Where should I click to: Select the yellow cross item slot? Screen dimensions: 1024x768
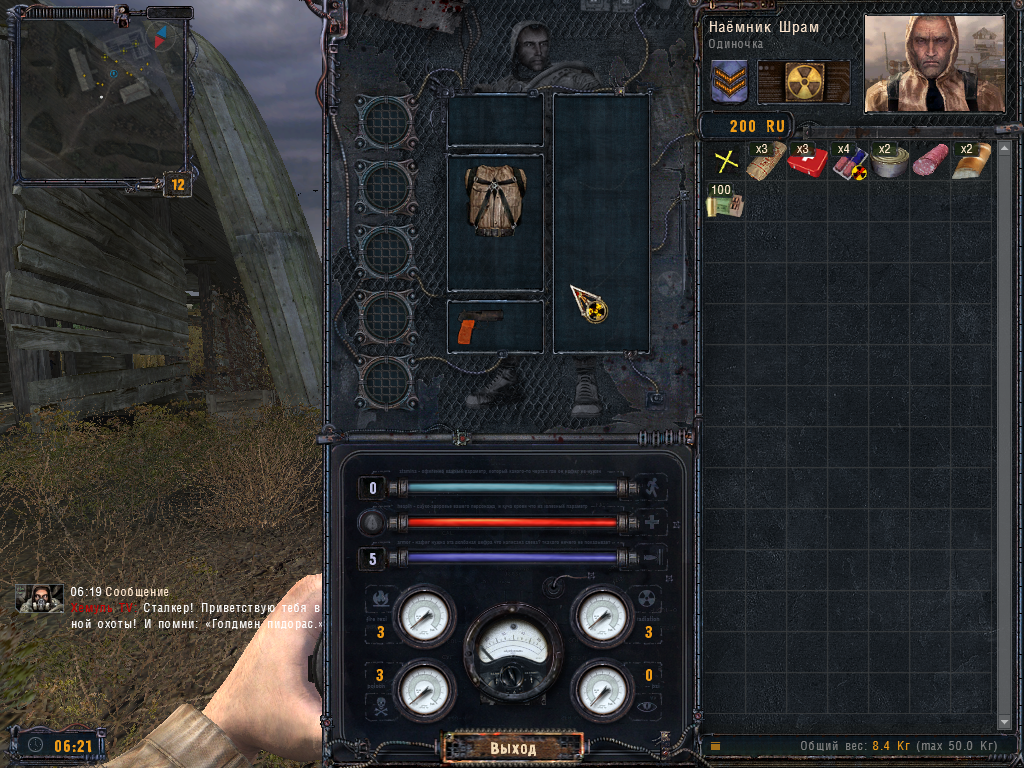coord(725,161)
